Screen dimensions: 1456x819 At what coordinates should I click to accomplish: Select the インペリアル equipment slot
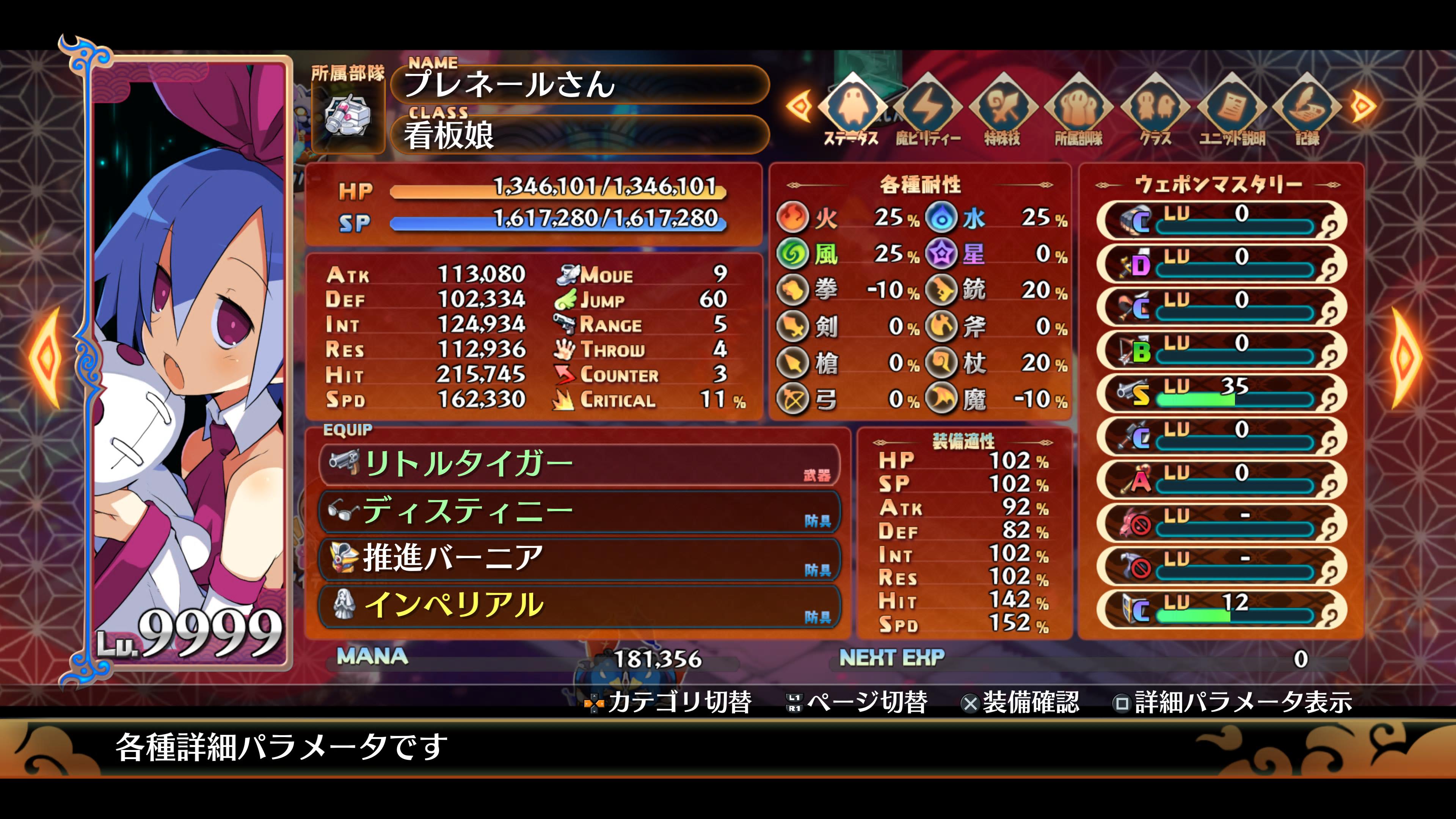click(x=579, y=606)
